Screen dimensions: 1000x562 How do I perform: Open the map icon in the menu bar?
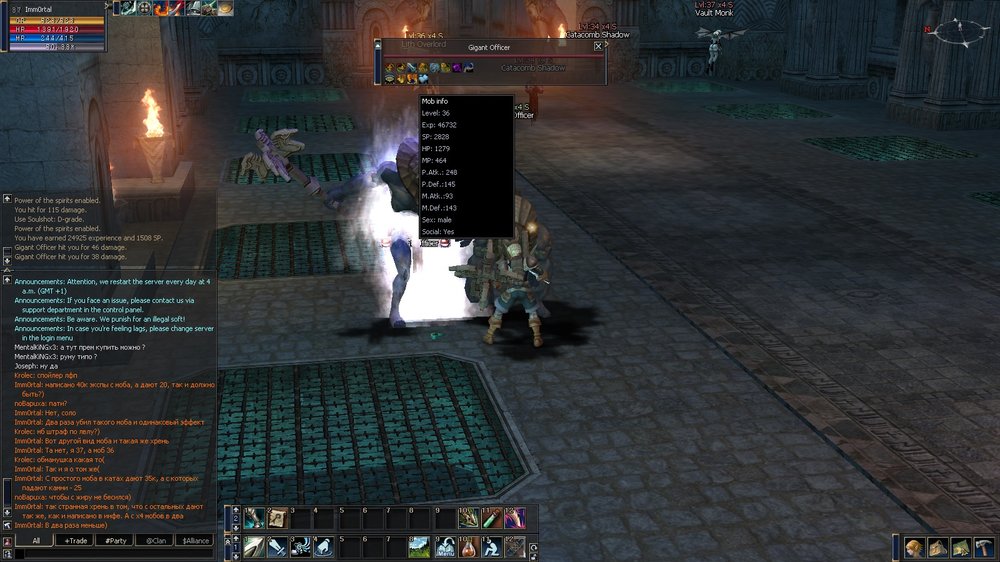coord(960,547)
